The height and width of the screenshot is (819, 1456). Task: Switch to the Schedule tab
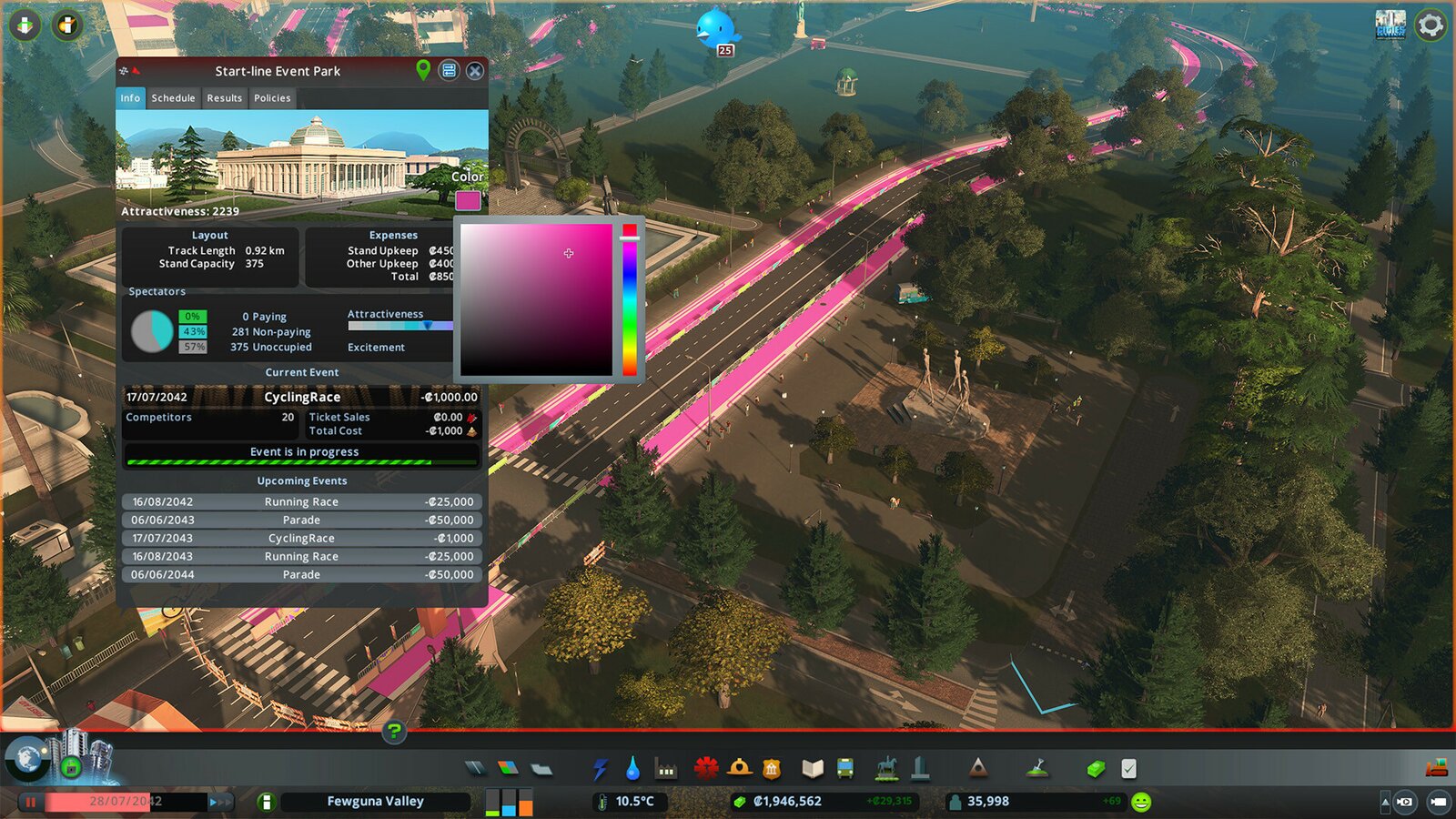point(173,98)
